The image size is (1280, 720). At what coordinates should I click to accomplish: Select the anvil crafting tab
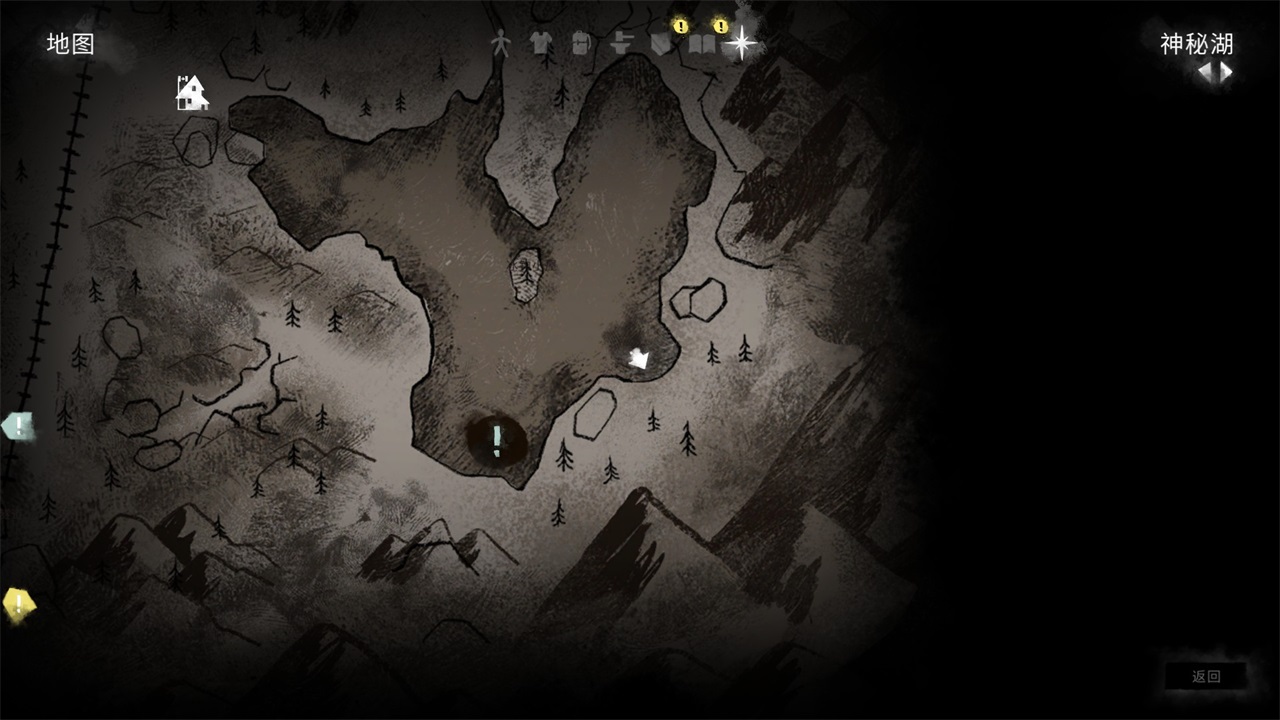click(621, 44)
